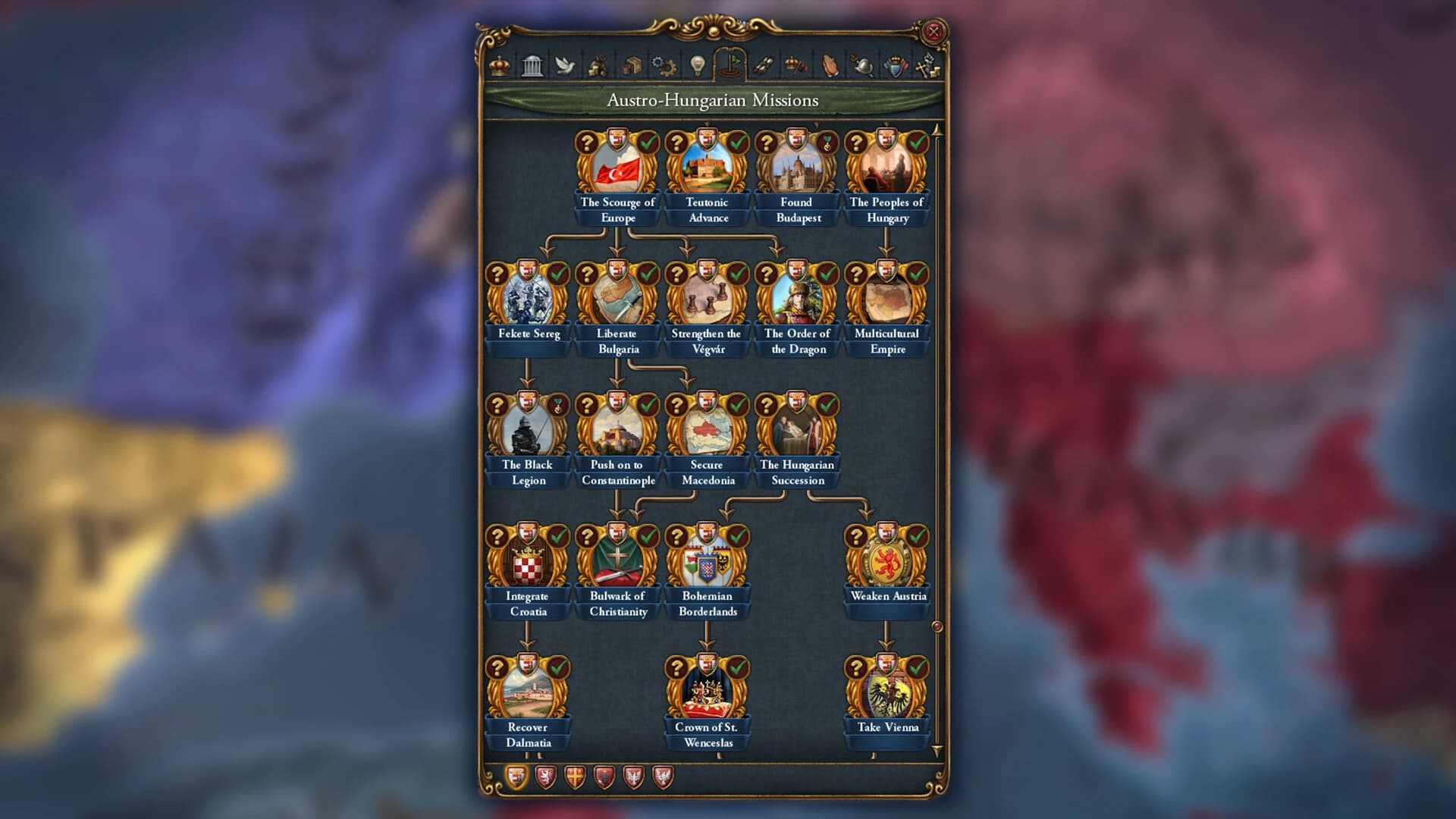Screen dimensions: 1456x819
Task: Click the scroll-down arrow beside the mission tree
Action: [938, 749]
